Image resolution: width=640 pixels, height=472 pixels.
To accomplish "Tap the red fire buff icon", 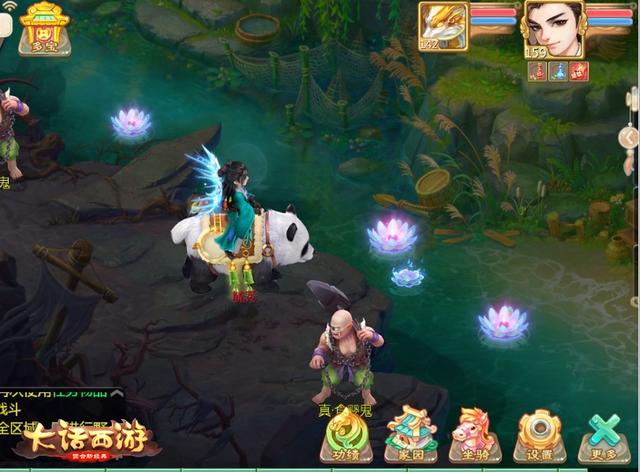I will point(579,71).
